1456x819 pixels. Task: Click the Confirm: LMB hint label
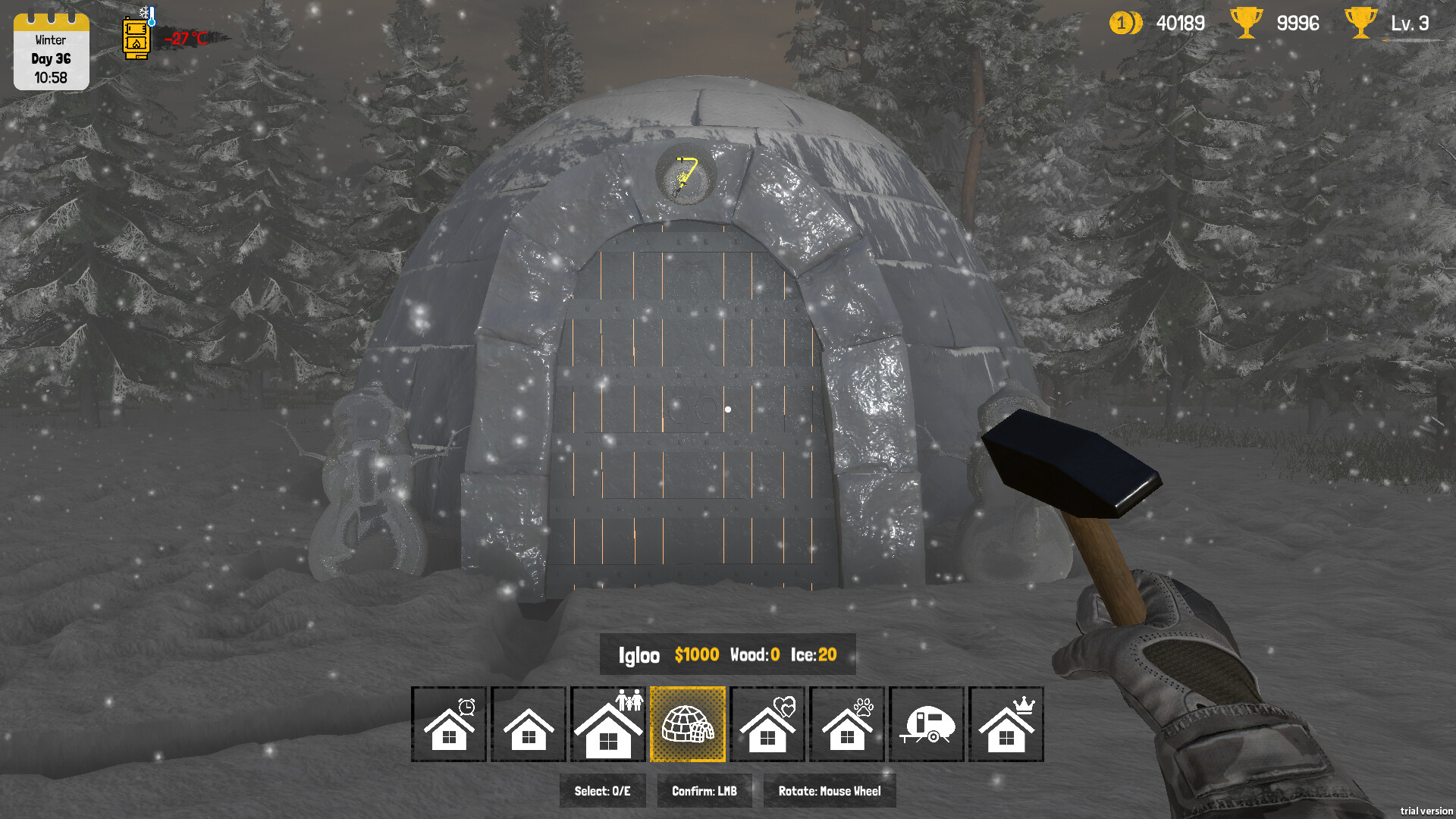[x=704, y=790]
